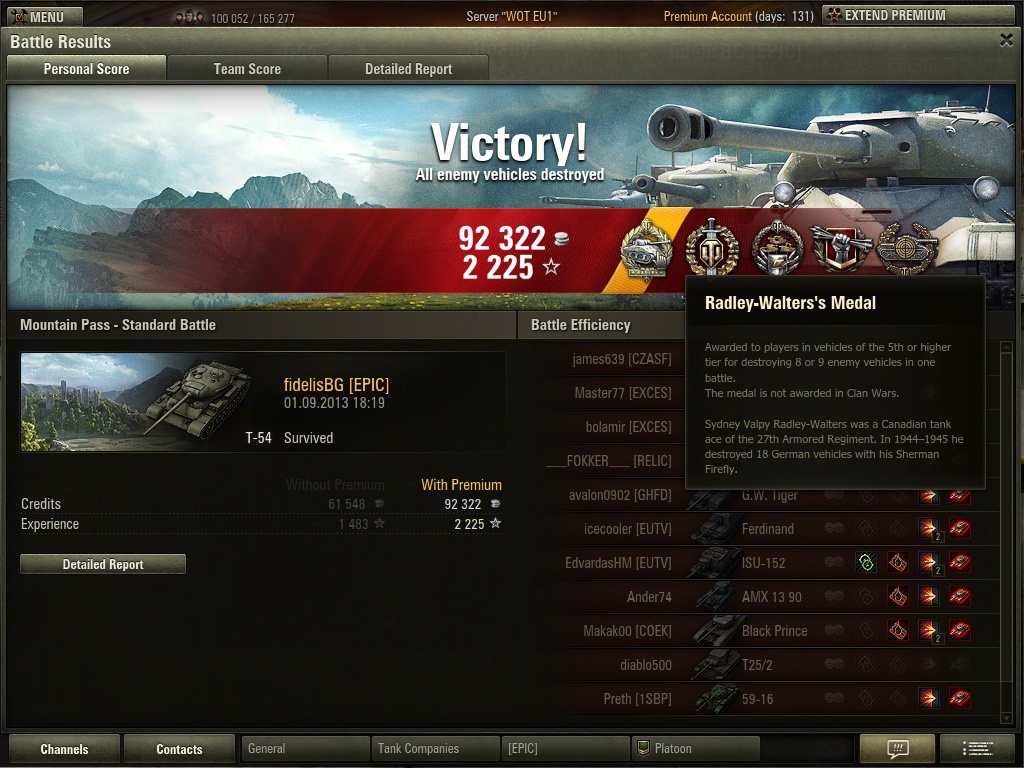The image size is (1024, 768).
Task: Switch to the Team Score tab
Action: tap(247, 69)
